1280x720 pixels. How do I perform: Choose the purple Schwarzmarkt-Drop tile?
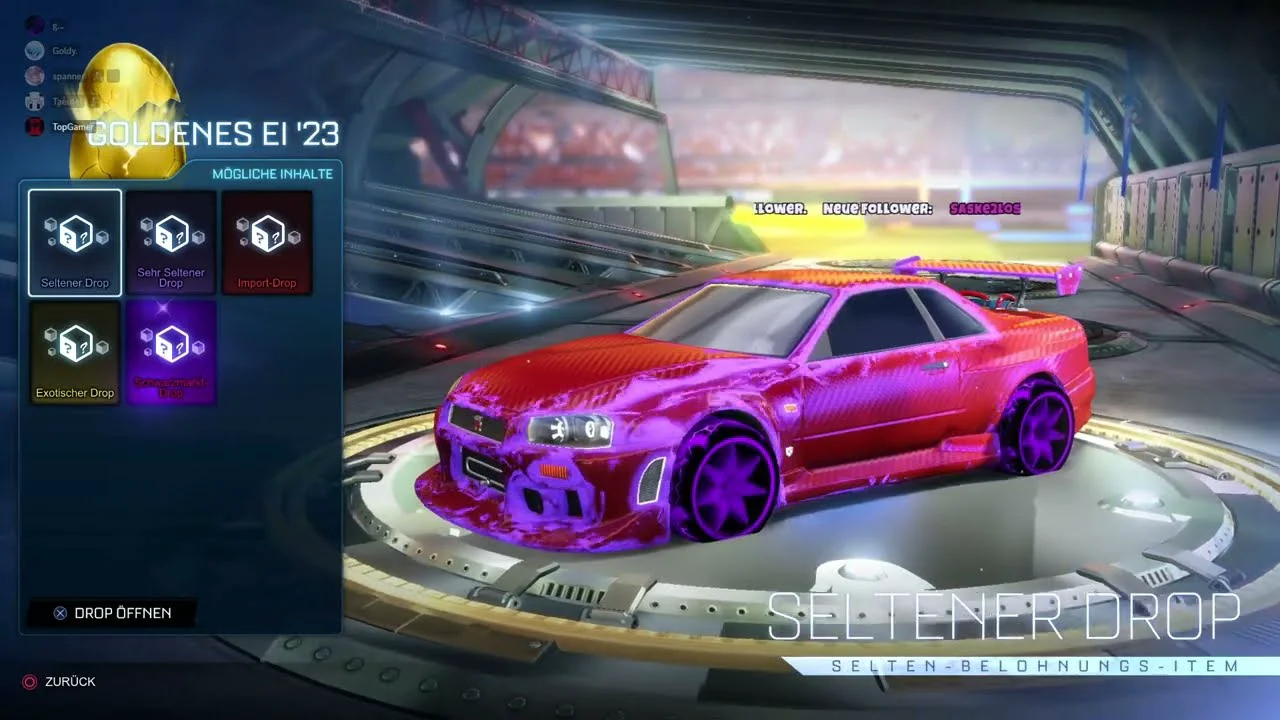point(171,352)
